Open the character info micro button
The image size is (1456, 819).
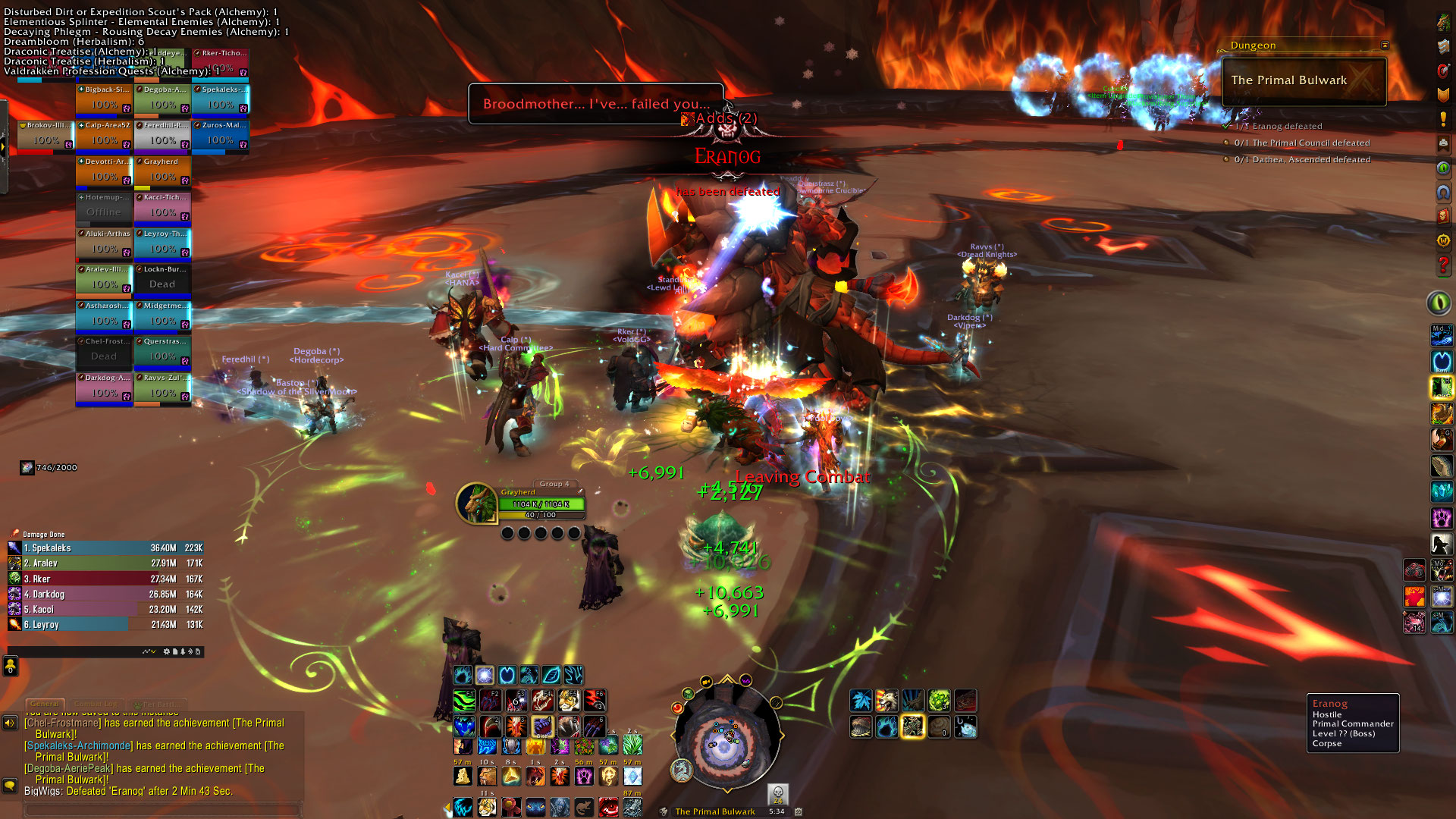point(1443,23)
